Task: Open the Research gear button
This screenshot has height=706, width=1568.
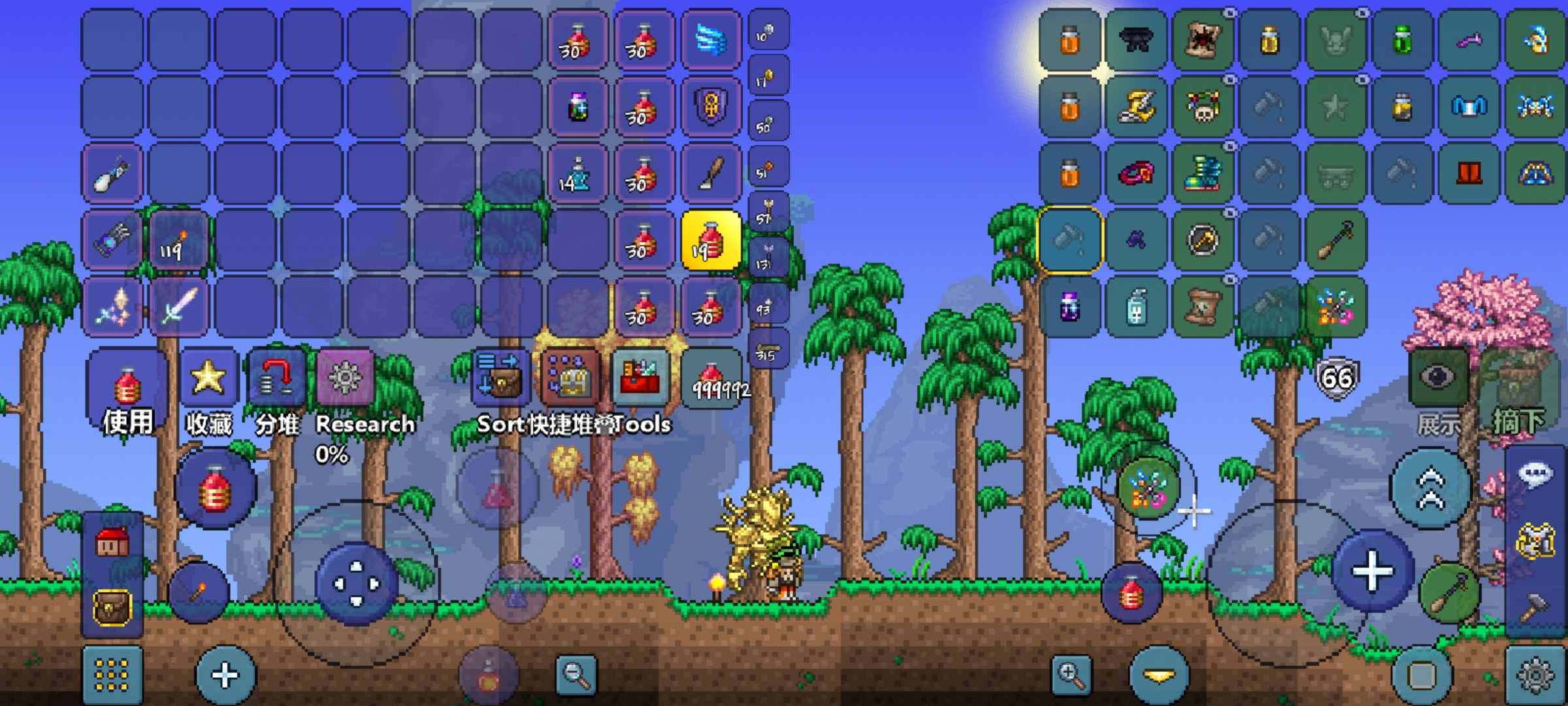Action: point(345,378)
